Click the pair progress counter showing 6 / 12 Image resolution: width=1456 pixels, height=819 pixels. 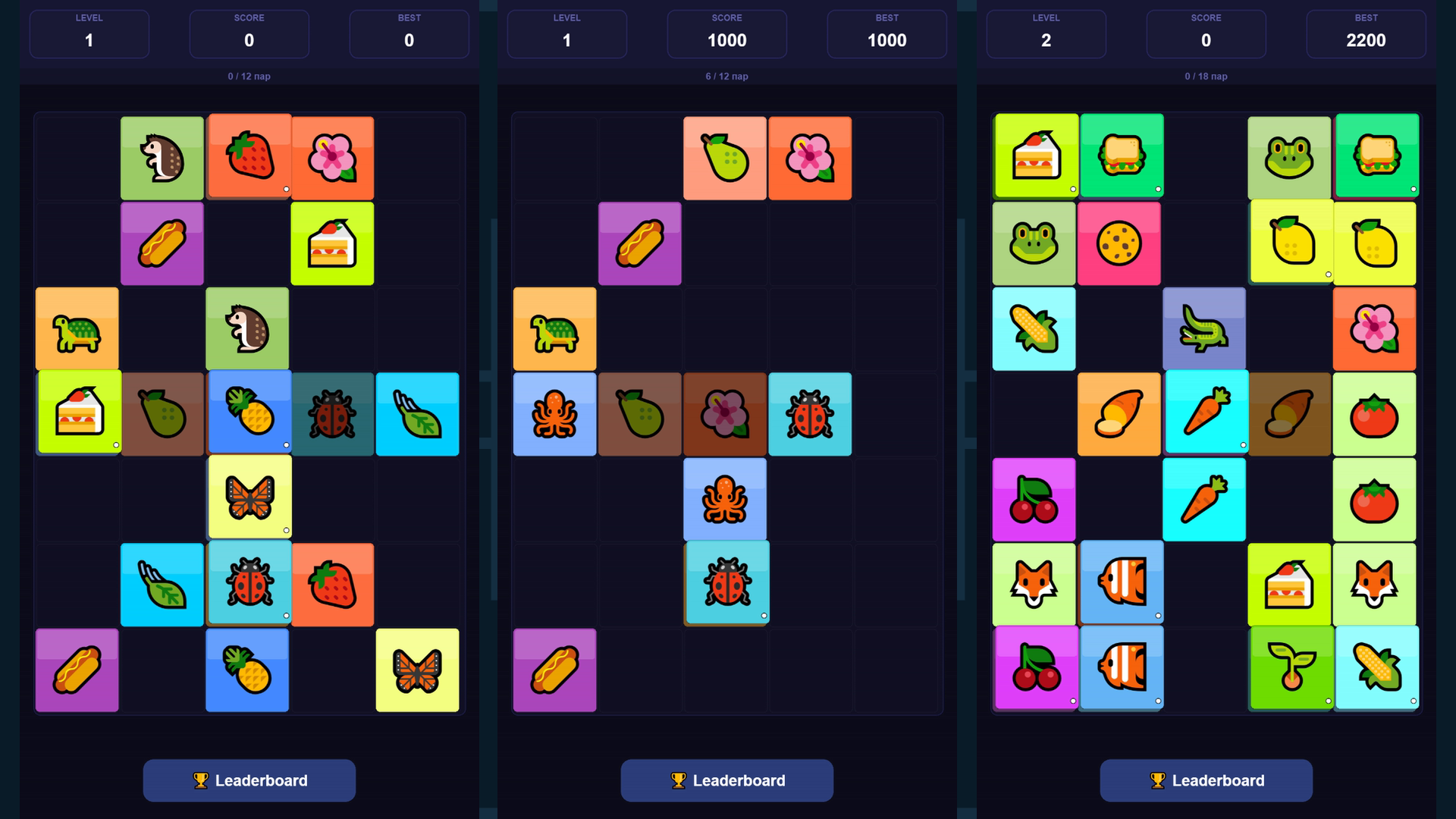pos(726,77)
